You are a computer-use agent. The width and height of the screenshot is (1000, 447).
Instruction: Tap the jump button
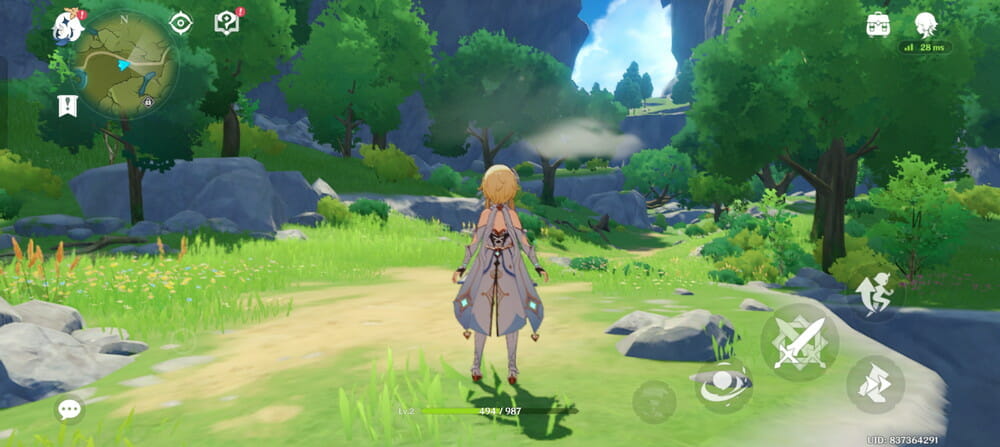875,296
